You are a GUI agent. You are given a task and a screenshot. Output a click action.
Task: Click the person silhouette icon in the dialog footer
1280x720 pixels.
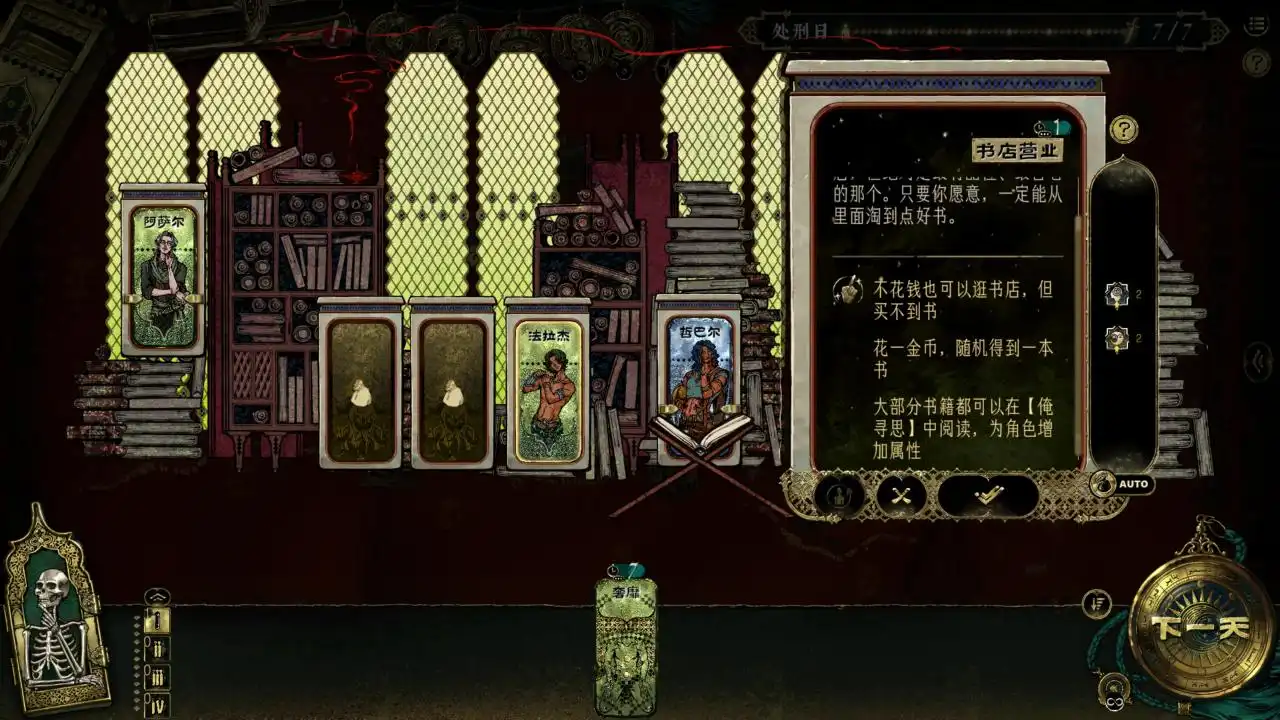838,494
